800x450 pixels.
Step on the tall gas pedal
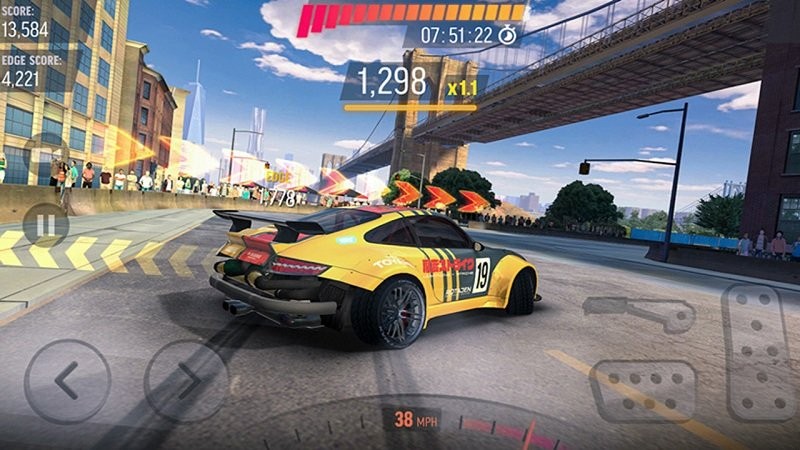(x=759, y=351)
